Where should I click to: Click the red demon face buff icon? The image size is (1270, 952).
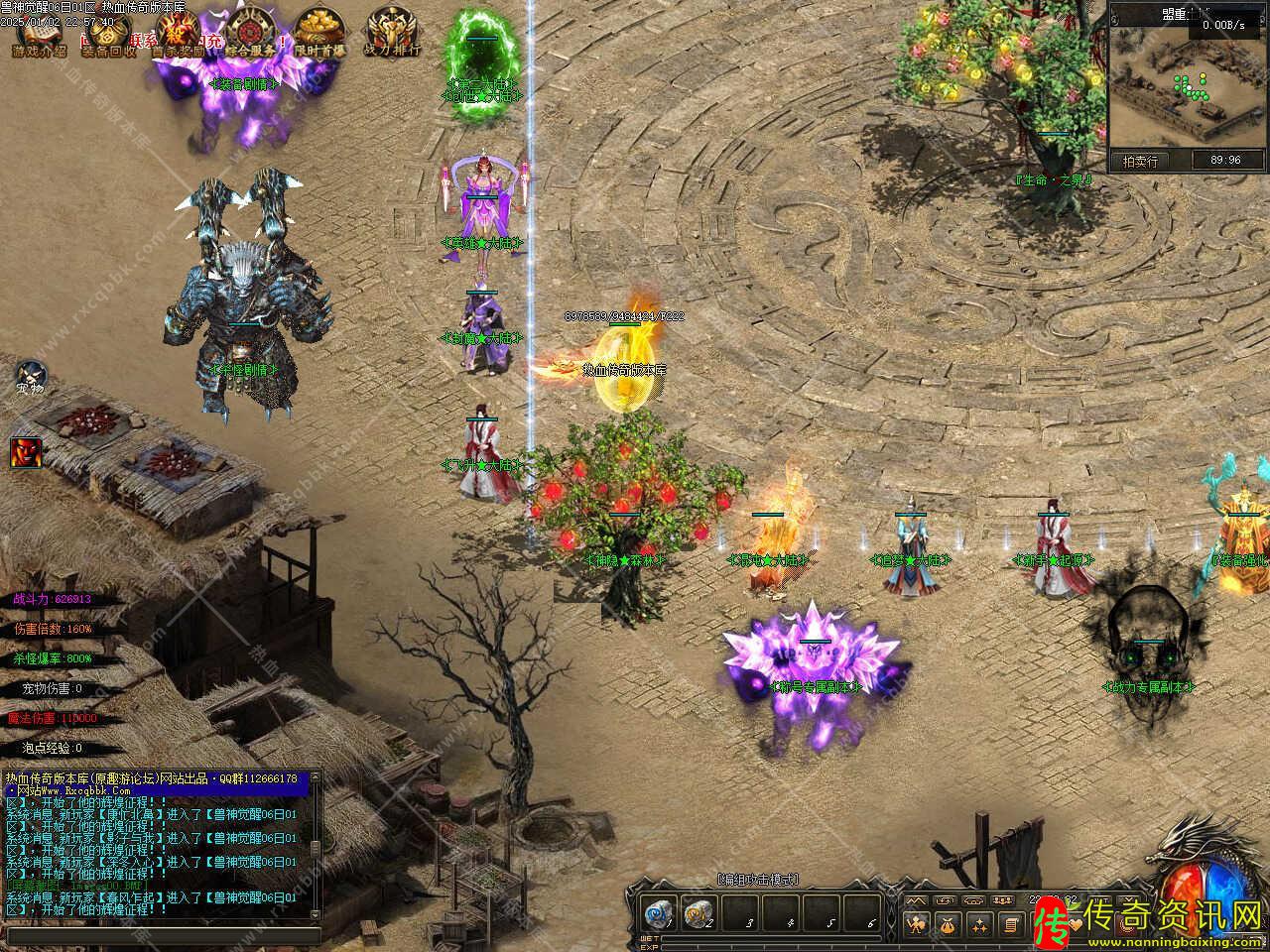click(x=25, y=452)
